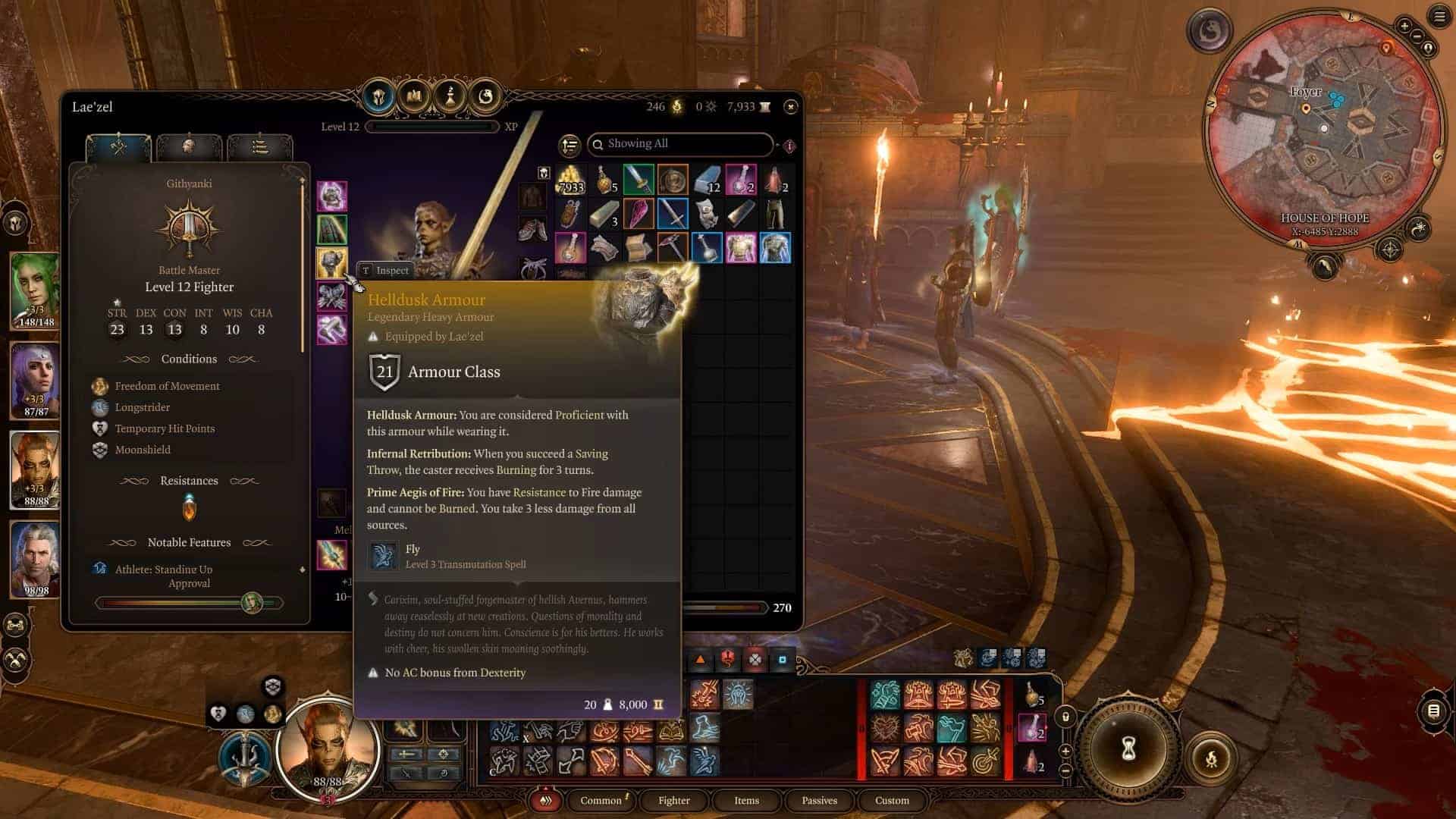The width and height of the screenshot is (1456, 819).
Task: Switch to the Custom hotbar tab
Action: (892, 800)
